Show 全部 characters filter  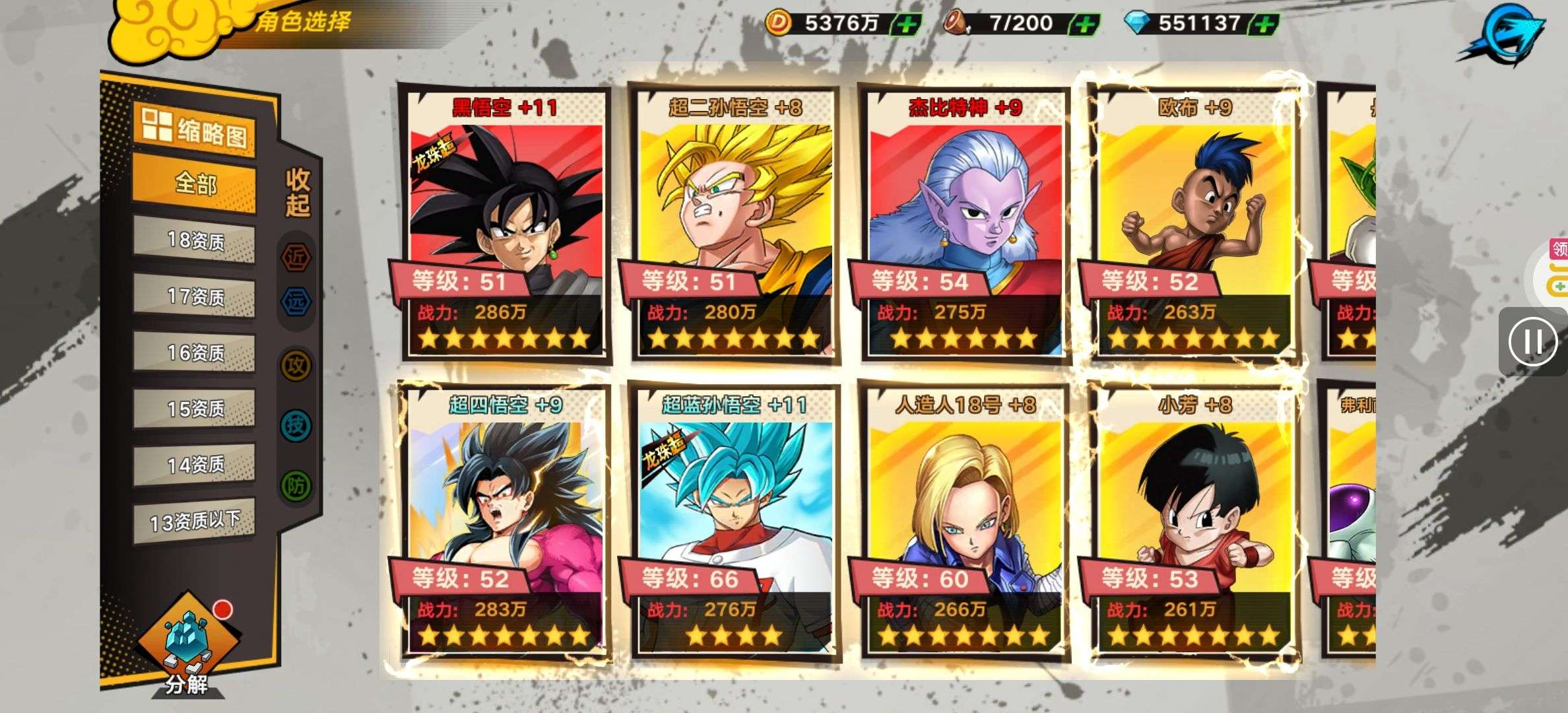pos(195,183)
